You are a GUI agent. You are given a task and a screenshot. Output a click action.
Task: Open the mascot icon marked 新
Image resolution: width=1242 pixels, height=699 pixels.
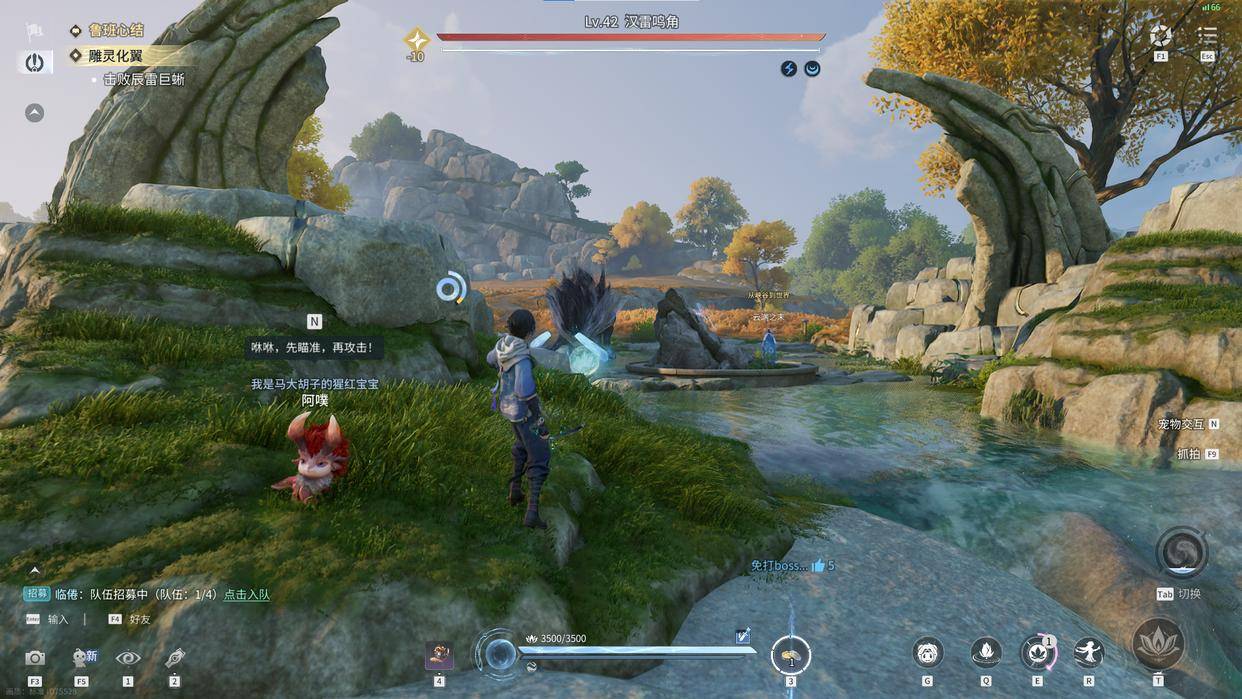click(81, 658)
